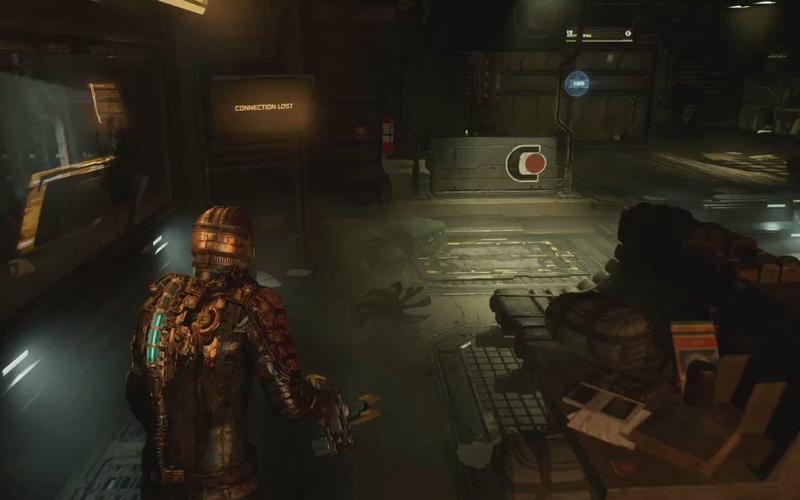Image resolution: width=800 pixels, height=500 pixels.
Task: Select the blue circular interaction marker
Action: click(577, 83)
